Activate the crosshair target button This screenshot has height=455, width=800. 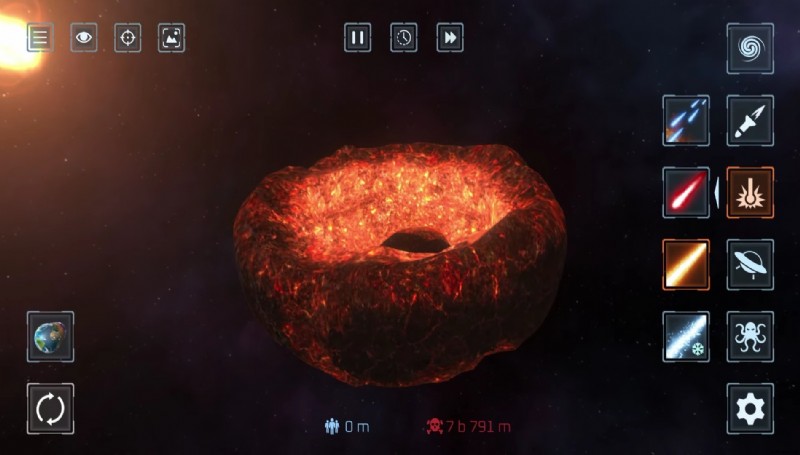(128, 38)
